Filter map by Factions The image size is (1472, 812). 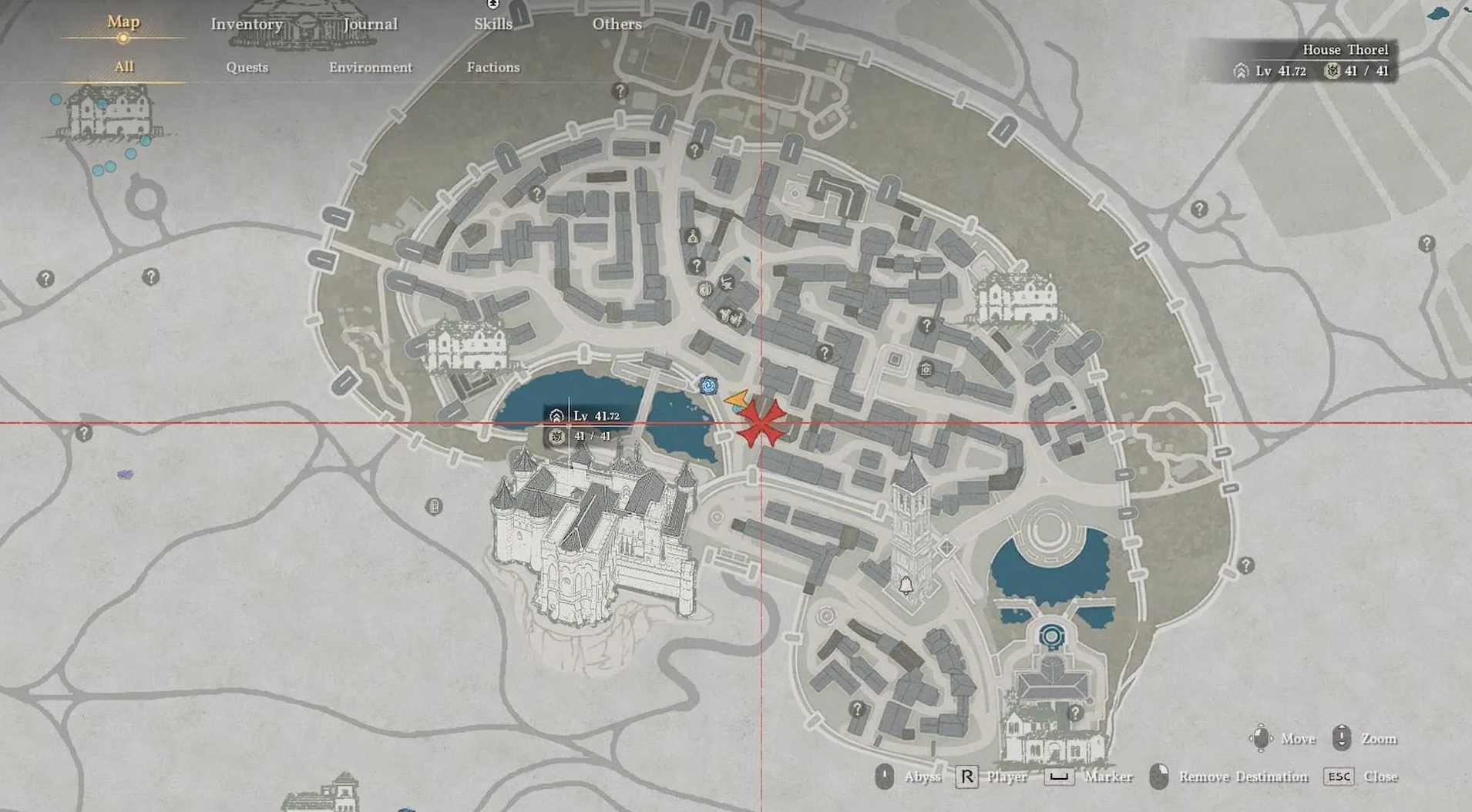(x=493, y=67)
